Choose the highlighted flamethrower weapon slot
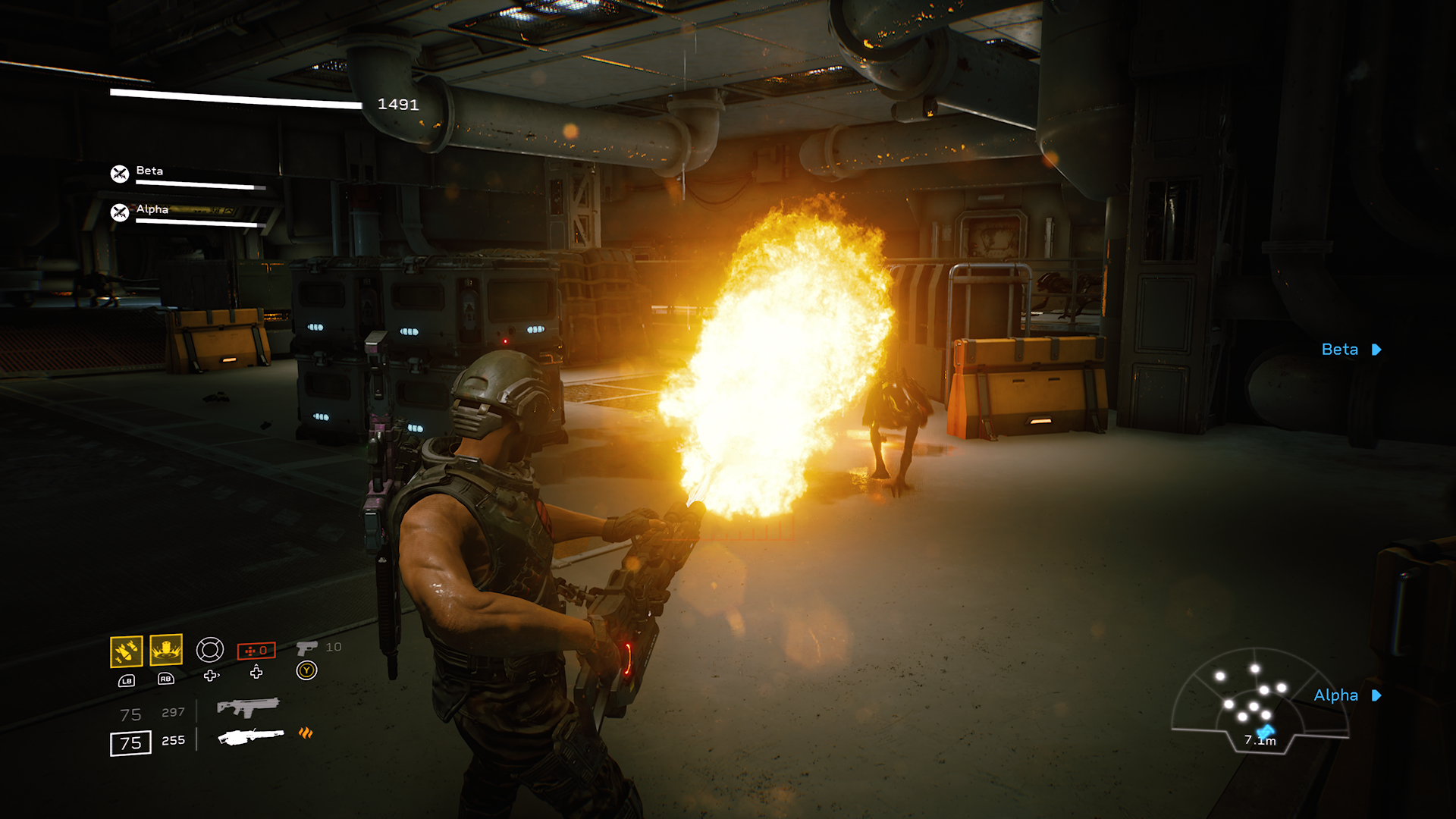The height and width of the screenshot is (819, 1456). point(251,736)
